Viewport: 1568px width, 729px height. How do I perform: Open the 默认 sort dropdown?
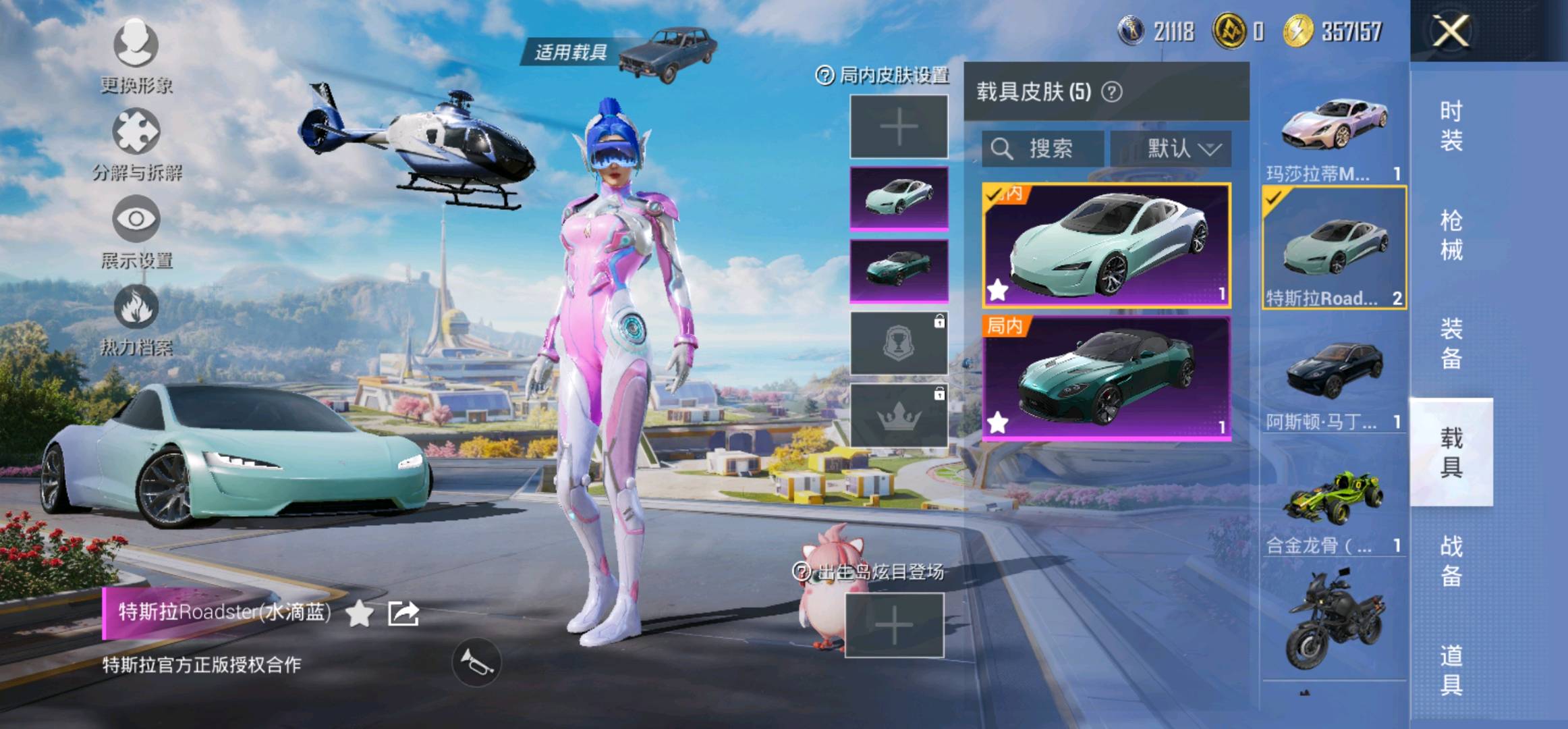[1171, 148]
